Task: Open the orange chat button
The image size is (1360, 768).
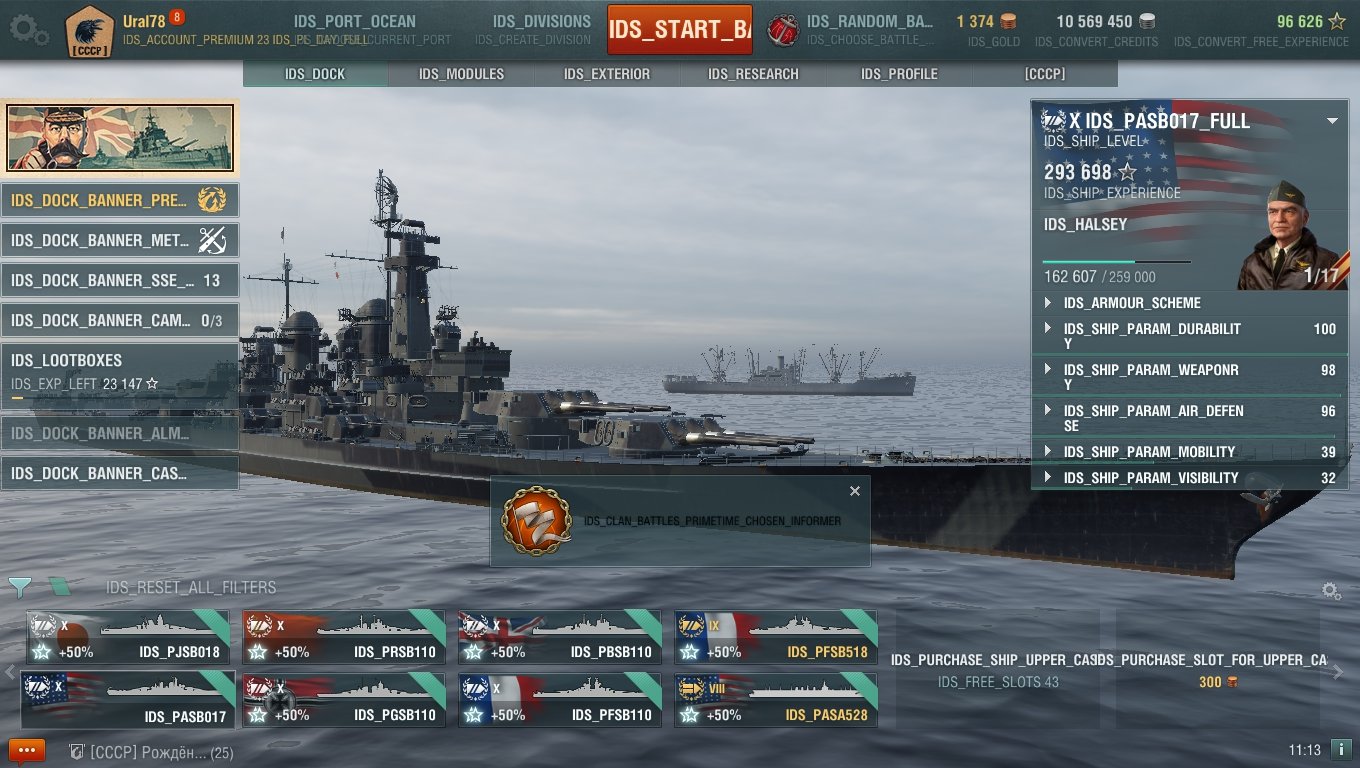Action: (x=27, y=750)
